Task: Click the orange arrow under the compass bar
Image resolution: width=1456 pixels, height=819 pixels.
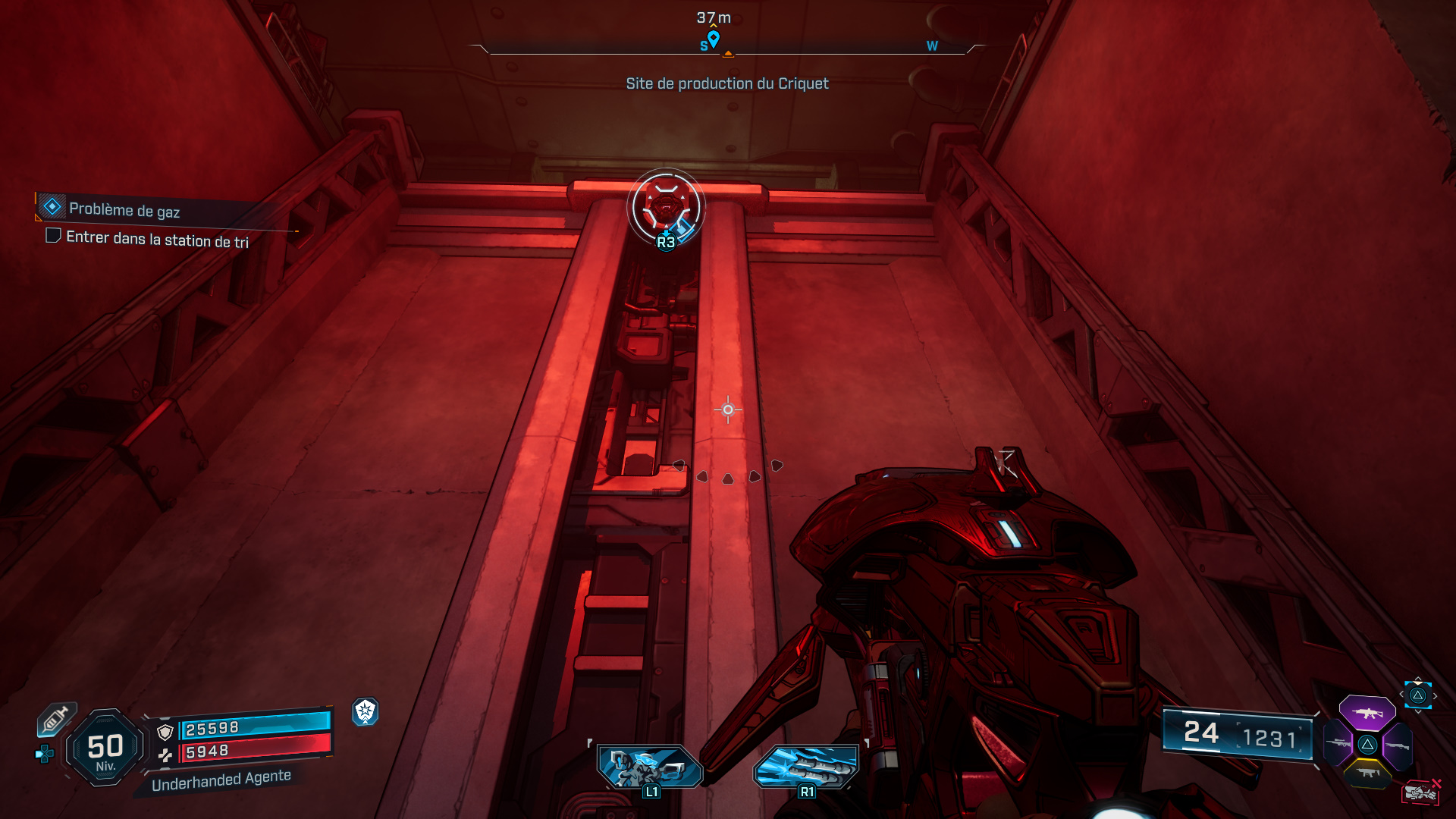Action: pos(728,55)
